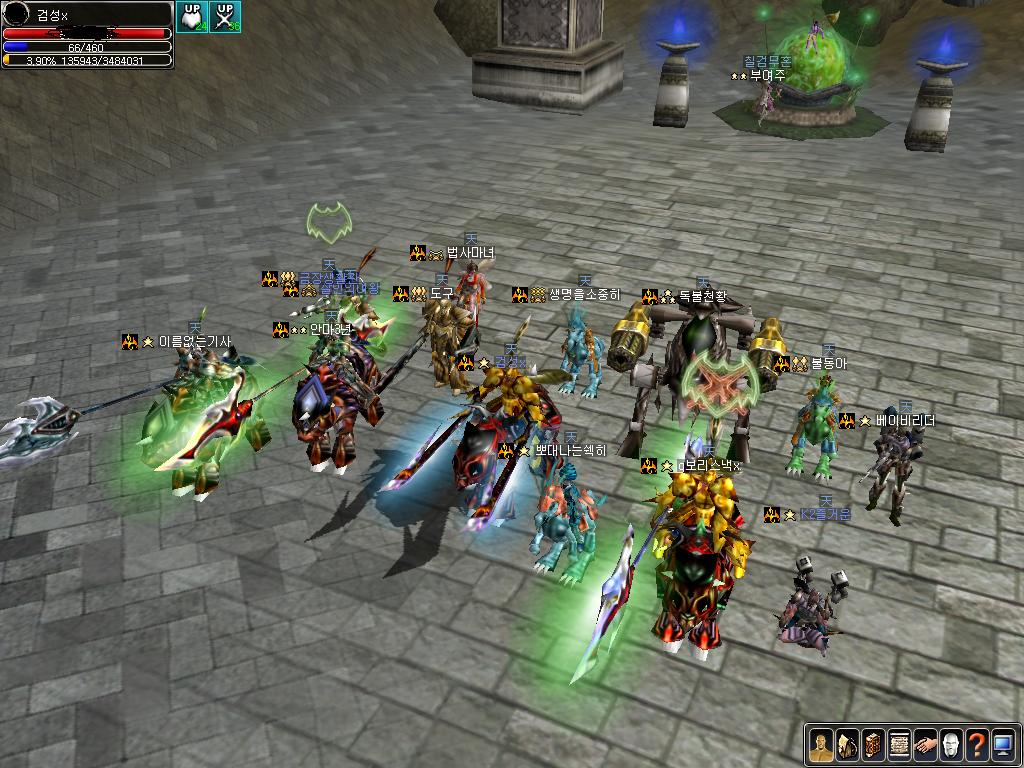Image resolution: width=1024 pixels, height=768 pixels.
Task: Open the character info icon with the bronze figure
Action: coord(821,745)
